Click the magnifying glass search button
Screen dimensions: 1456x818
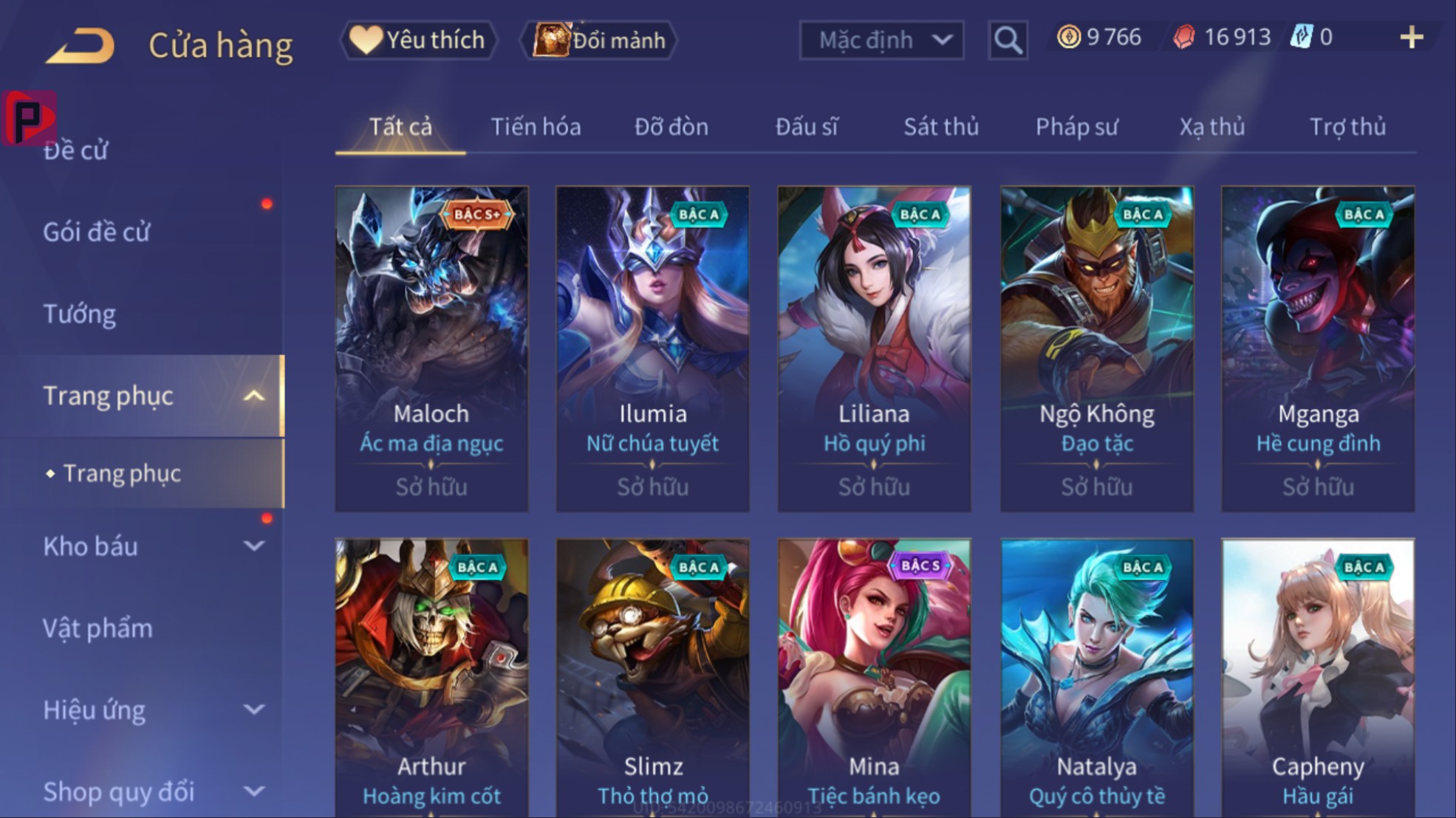click(x=1008, y=40)
